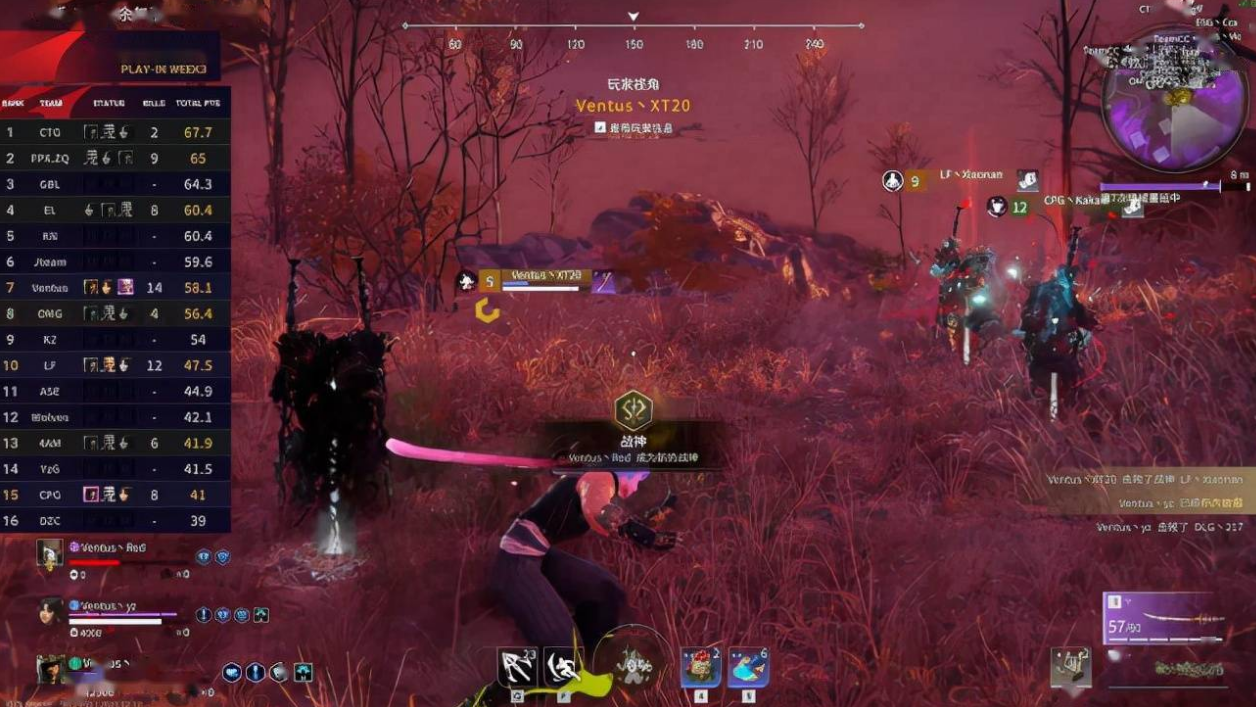Trigger the circular ultimate ability icon

pyautogui.click(x=632, y=663)
